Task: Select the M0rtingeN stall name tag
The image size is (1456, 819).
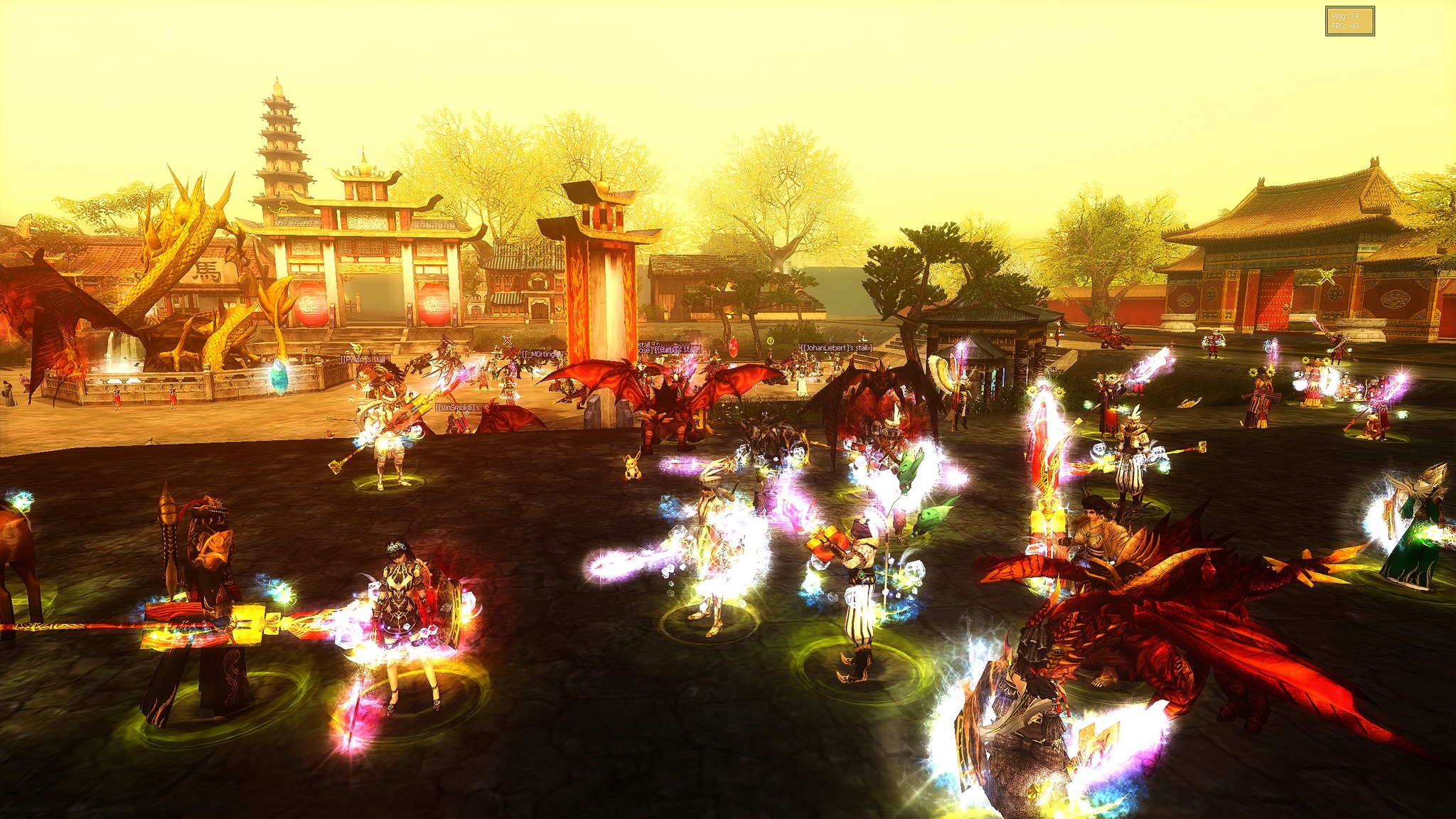Action: 544,354
